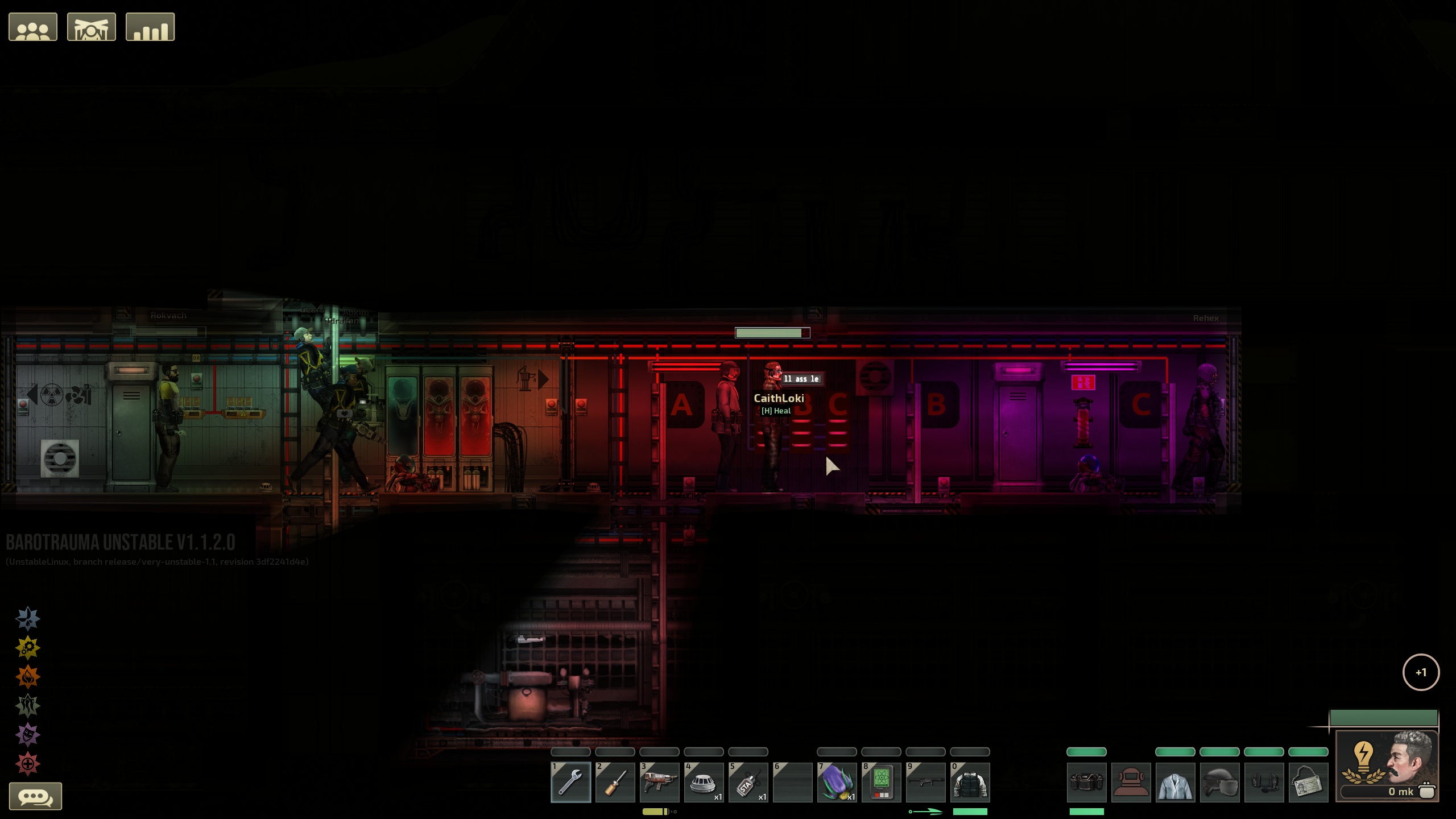This screenshot has width=1456, height=819.
Task: Select the wrench in hotbar slot 1
Action: pos(570,782)
